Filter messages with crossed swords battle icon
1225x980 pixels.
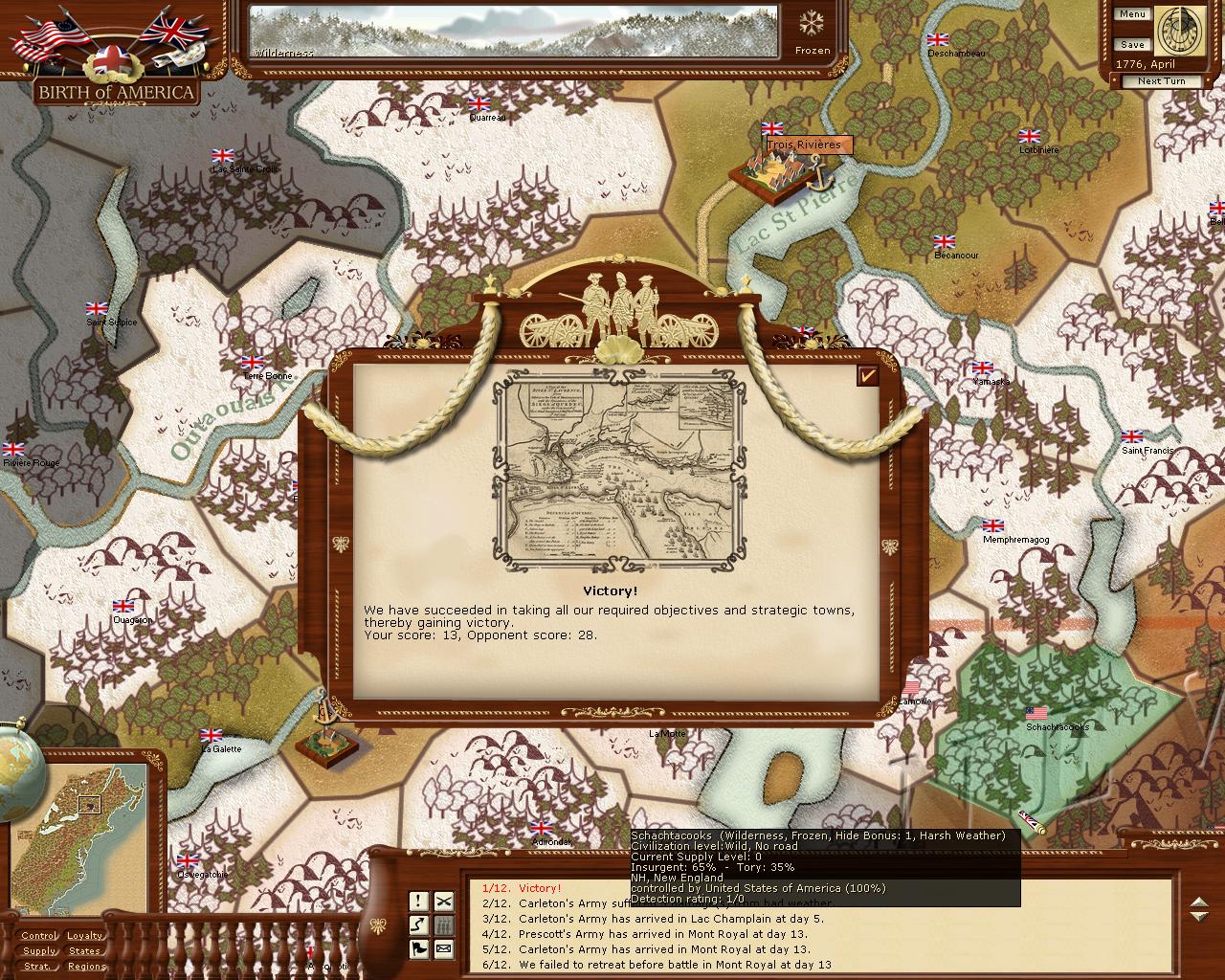(443, 901)
